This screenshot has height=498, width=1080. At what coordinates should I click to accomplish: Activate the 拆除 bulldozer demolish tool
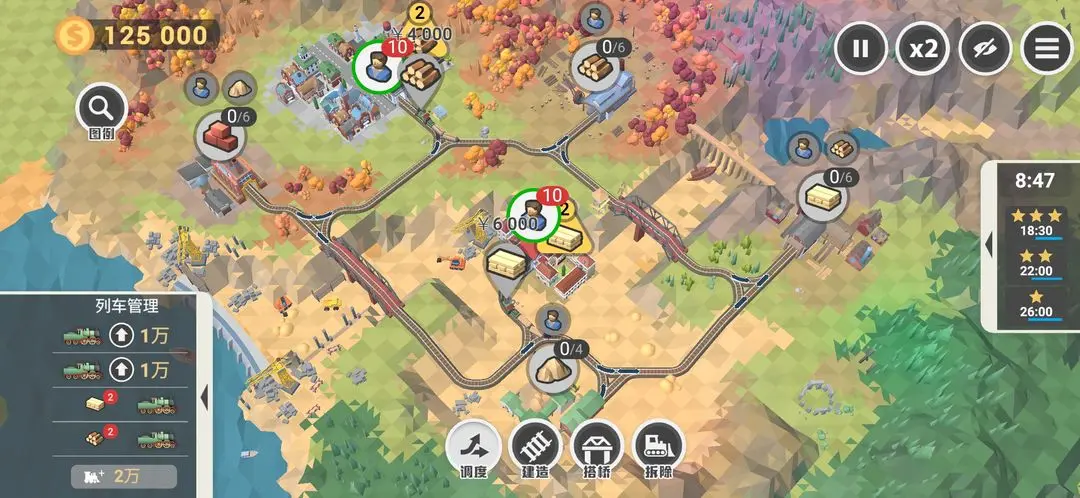(659, 447)
